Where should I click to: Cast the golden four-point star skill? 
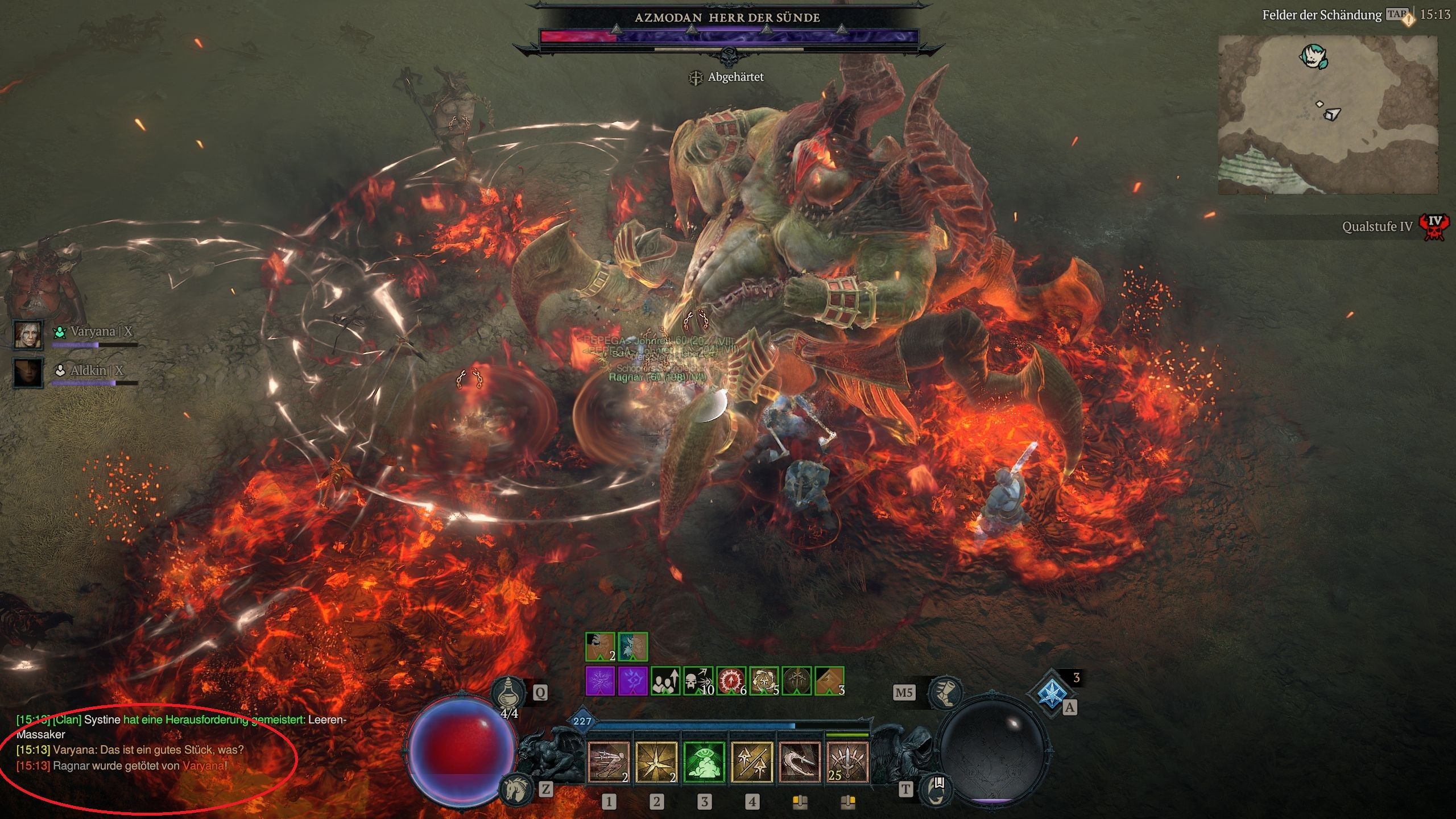(x=656, y=762)
